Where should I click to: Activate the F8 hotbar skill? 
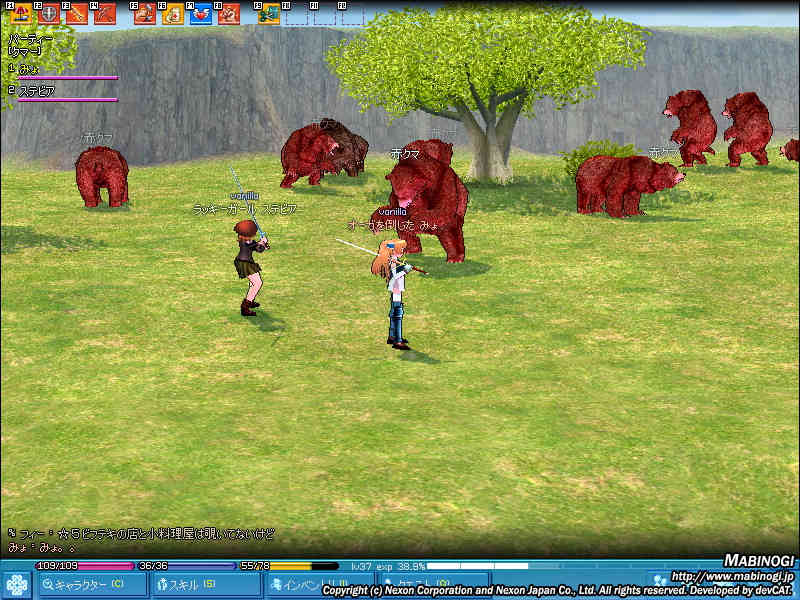(229, 14)
